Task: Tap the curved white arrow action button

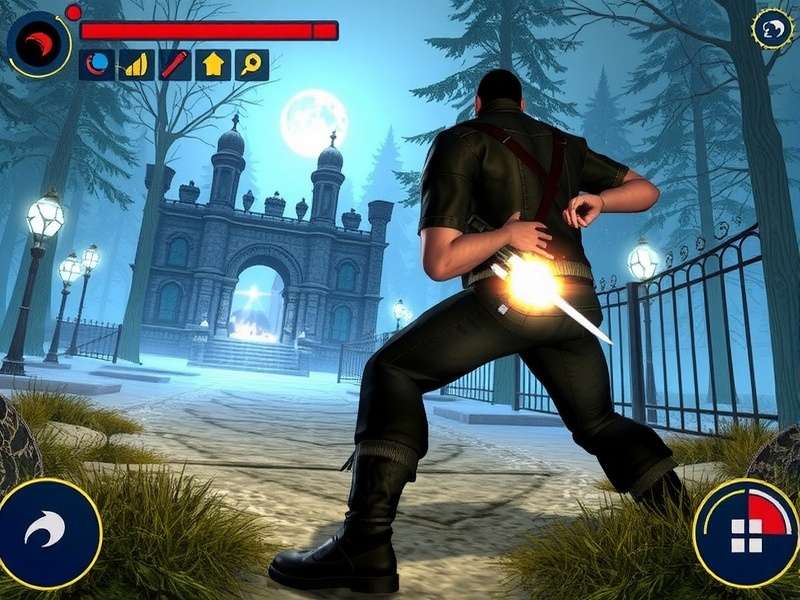Action: point(49,532)
